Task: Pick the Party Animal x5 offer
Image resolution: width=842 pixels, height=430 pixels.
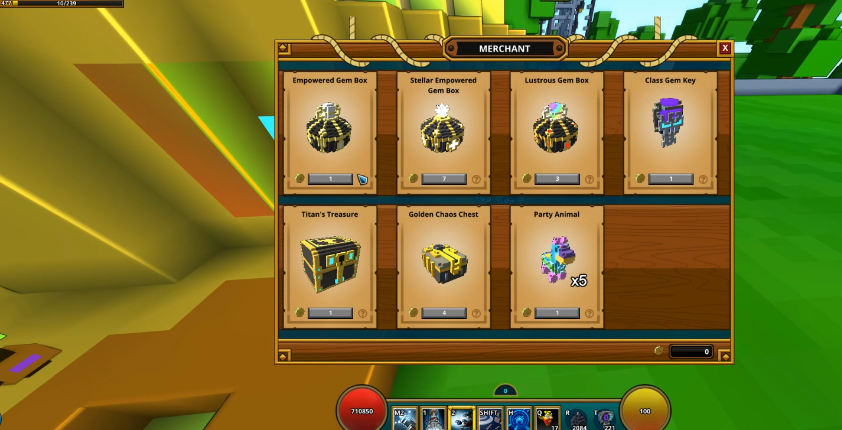Action: click(557, 262)
